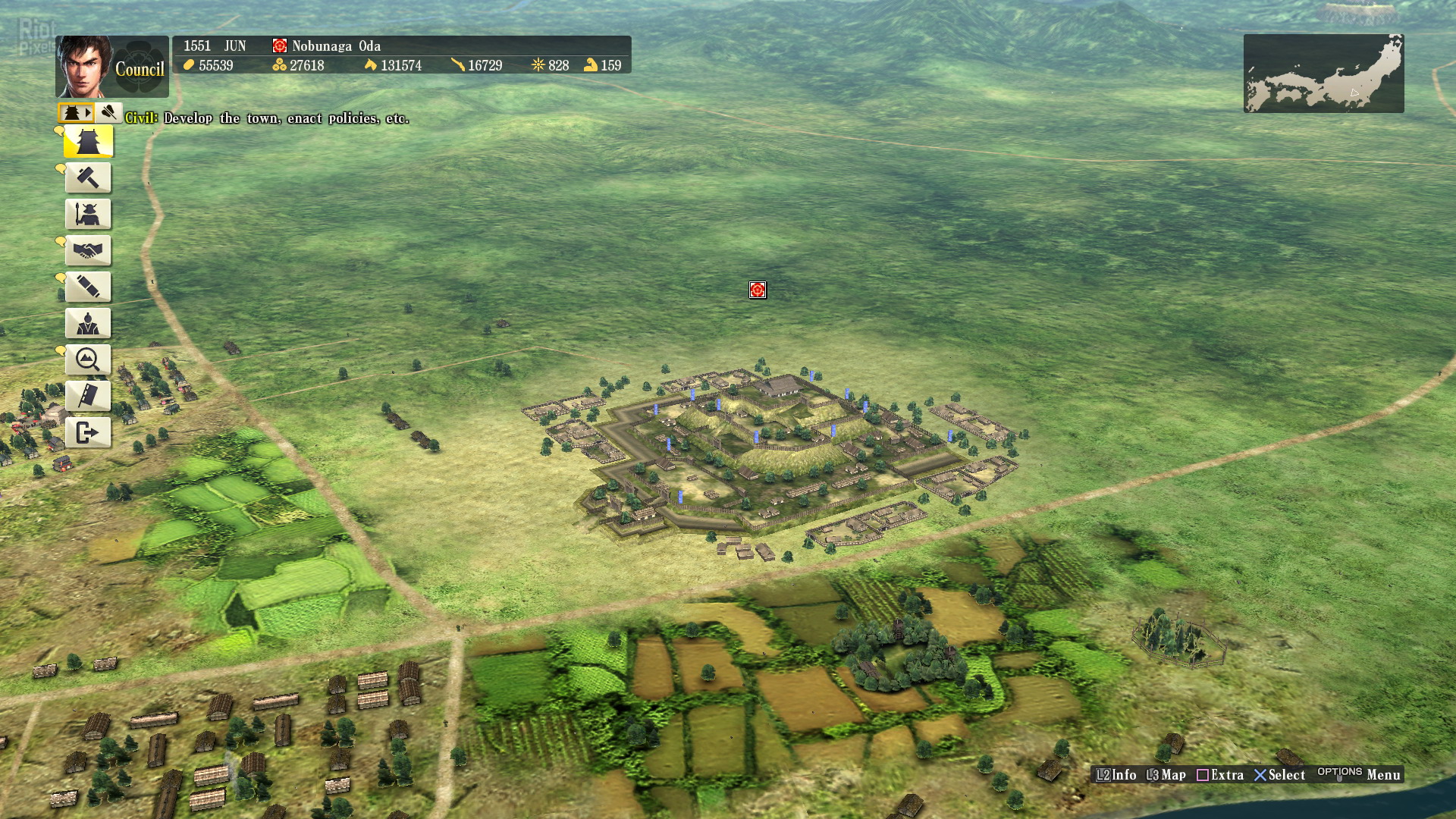The width and height of the screenshot is (1456, 819).
Task: Click the Japan minimap
Action: (x=1323, y=74)
